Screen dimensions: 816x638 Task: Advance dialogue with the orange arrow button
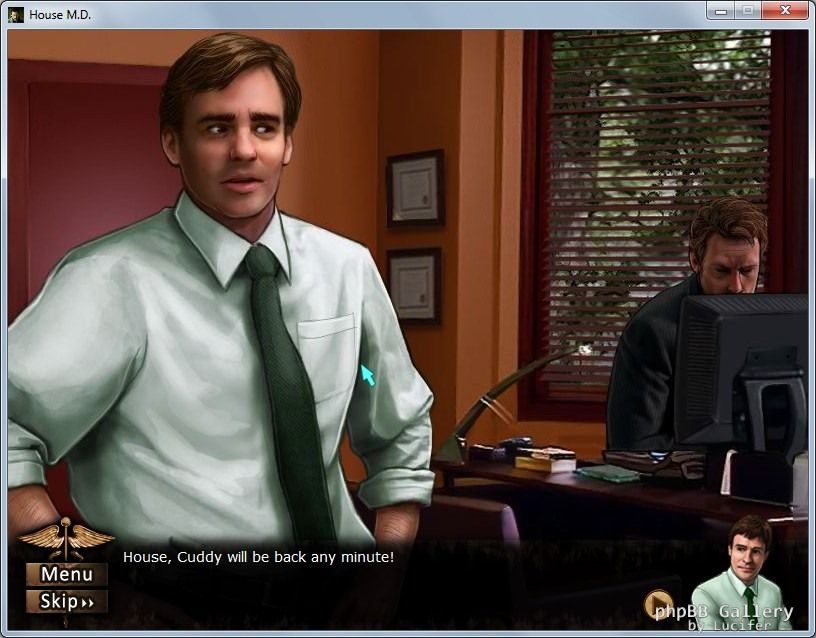(658, 604)
